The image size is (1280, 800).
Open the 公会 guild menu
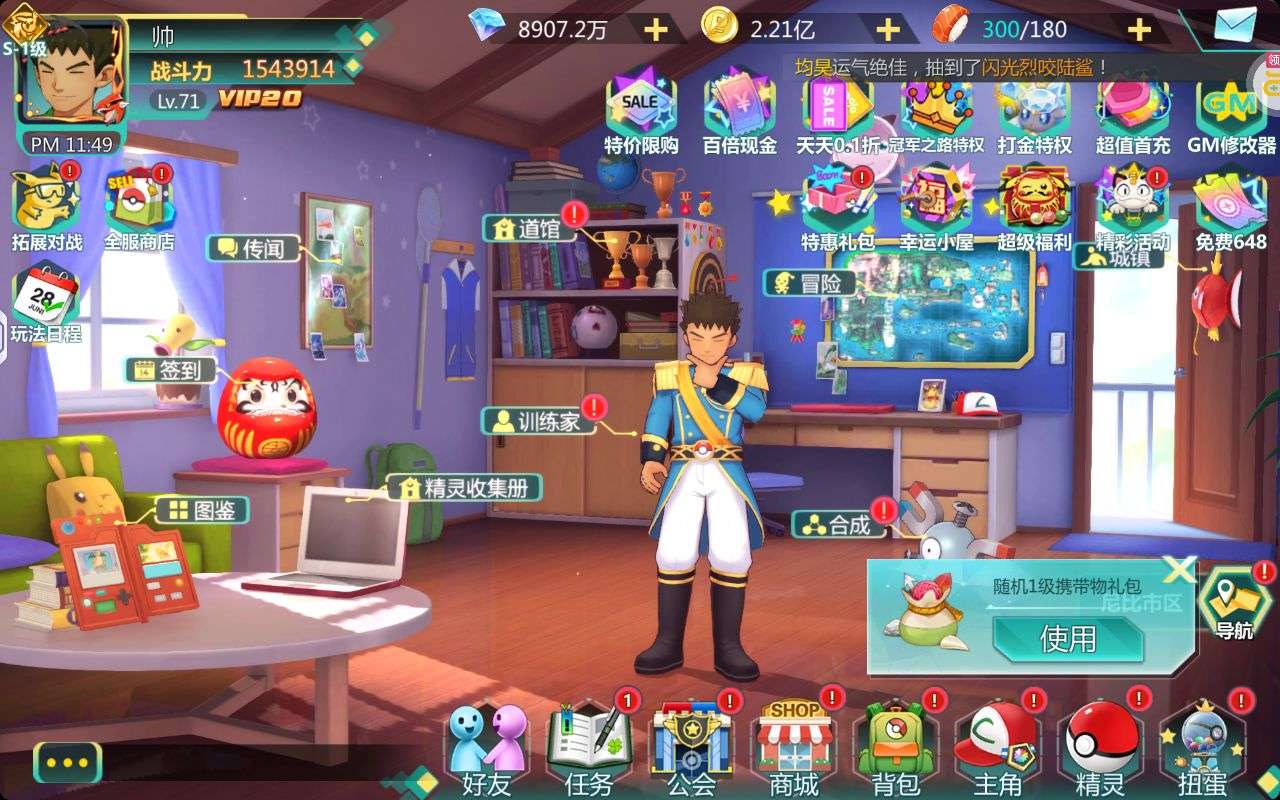click(x=691, y=745)
